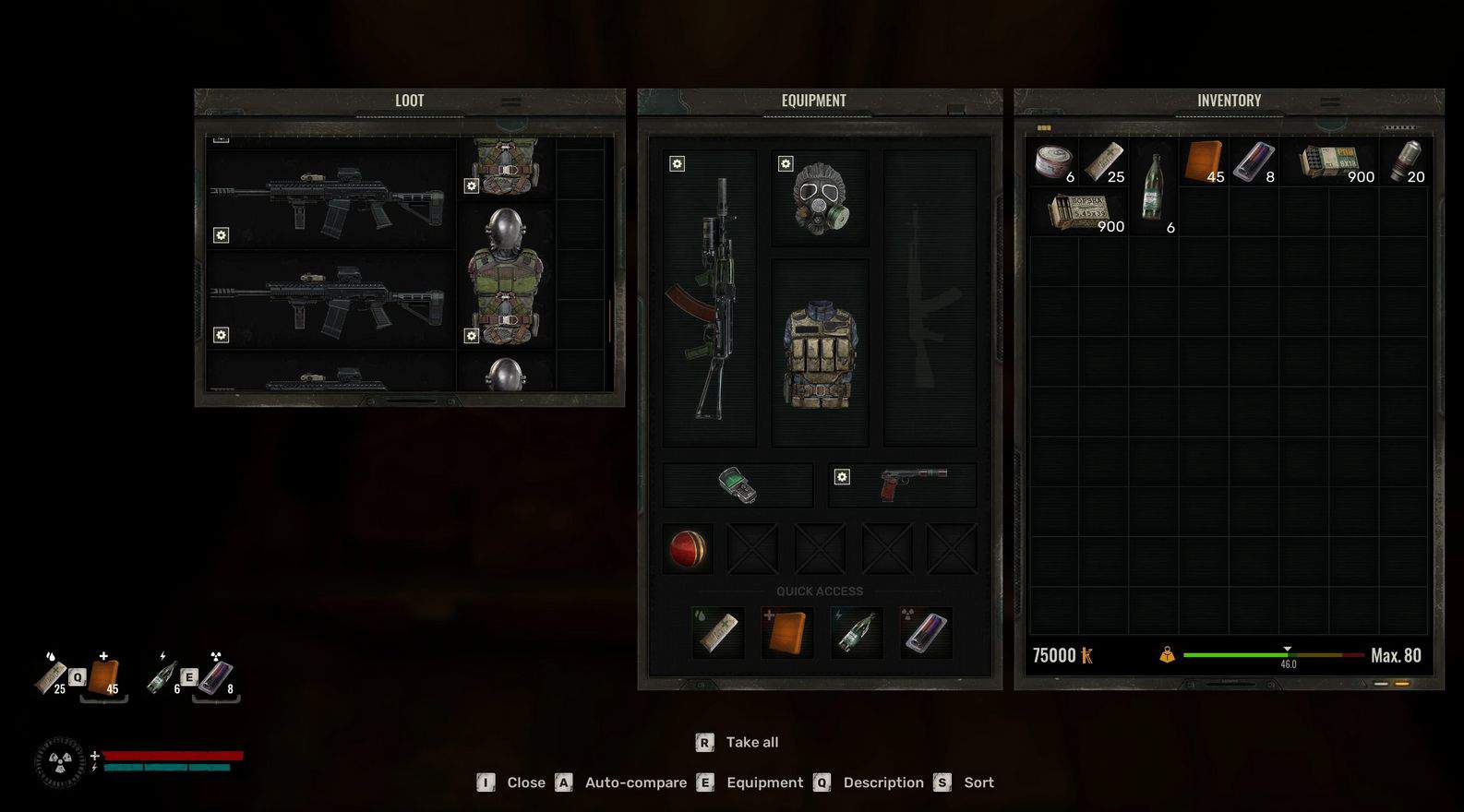This screenshot has width=1464, height=812.
Task: Select the bandage quick access slot
Action: [x=718, y=632]
